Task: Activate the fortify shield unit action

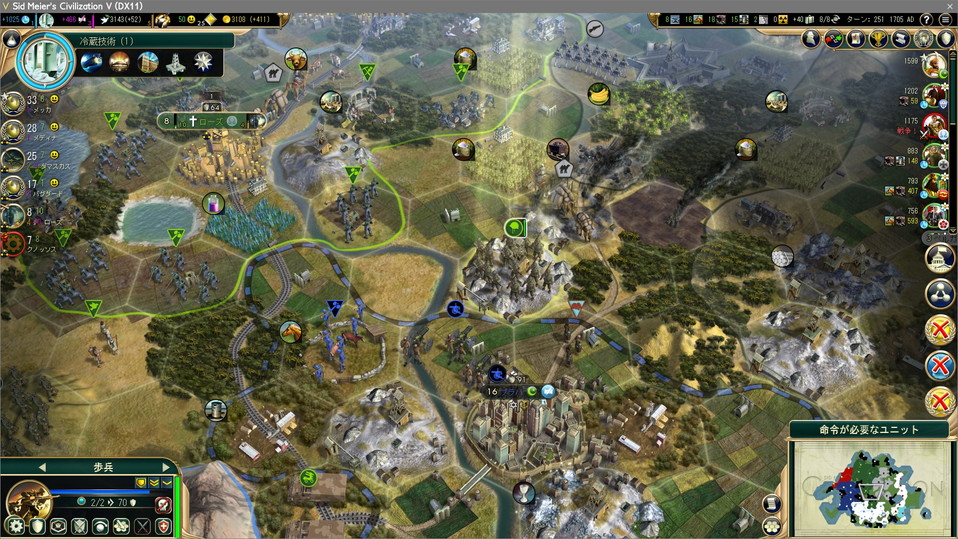Action: pyautogui.click(x=37, y=526)
